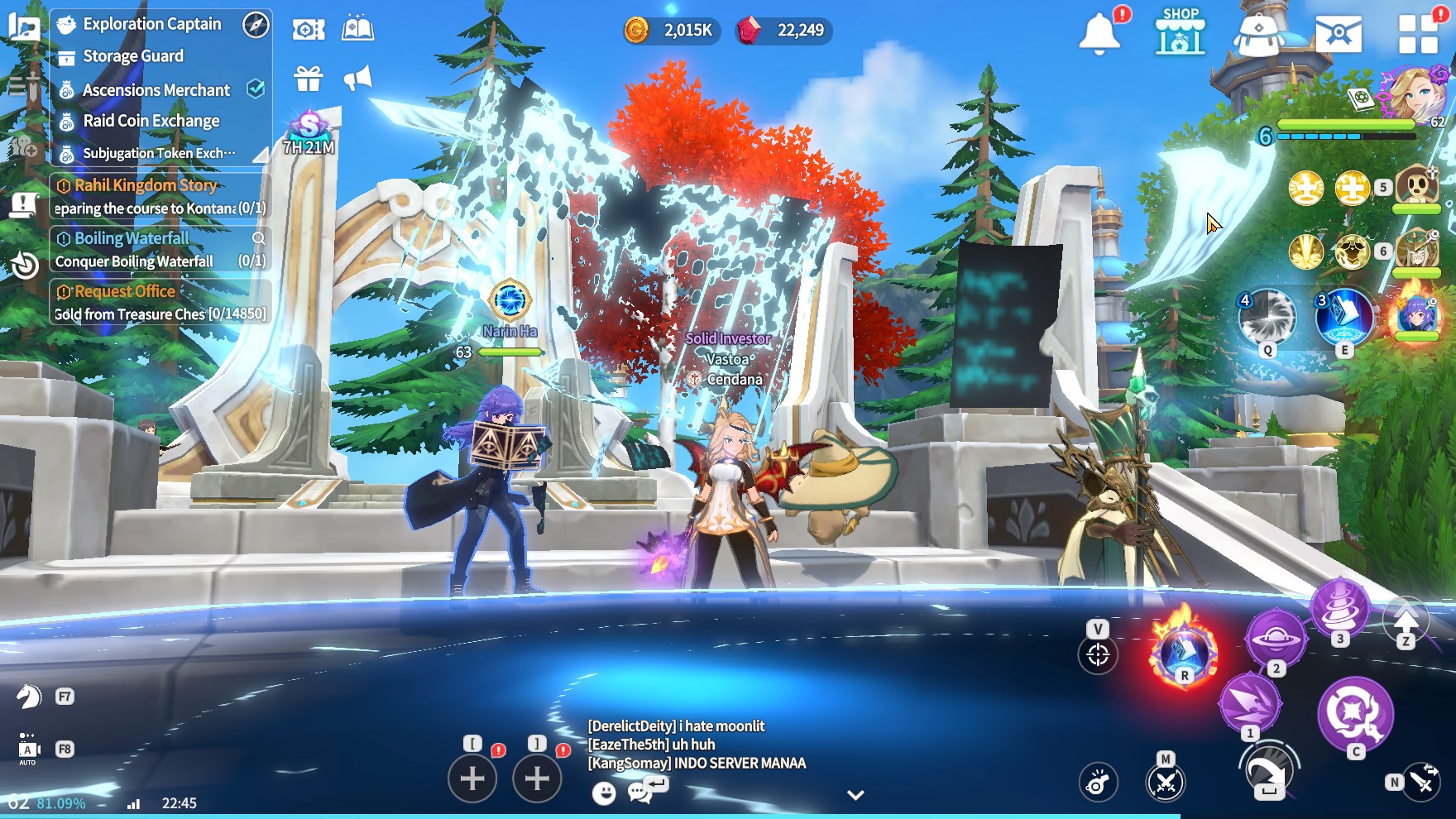The height and width of the screenshot is (819, 1456).
Task: Use the purple planet skill
Action: click(1276, 639)
